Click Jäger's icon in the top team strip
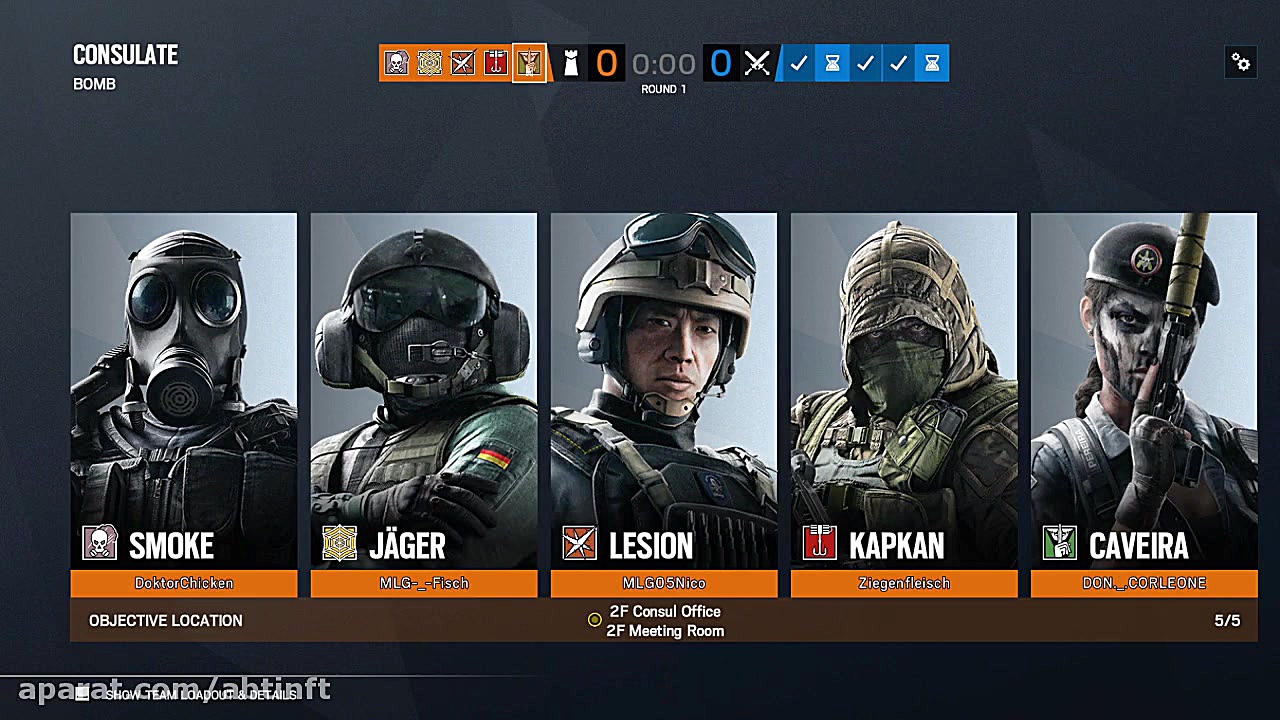This screenshot has width=1280, height=720. (x=429, y=63)
